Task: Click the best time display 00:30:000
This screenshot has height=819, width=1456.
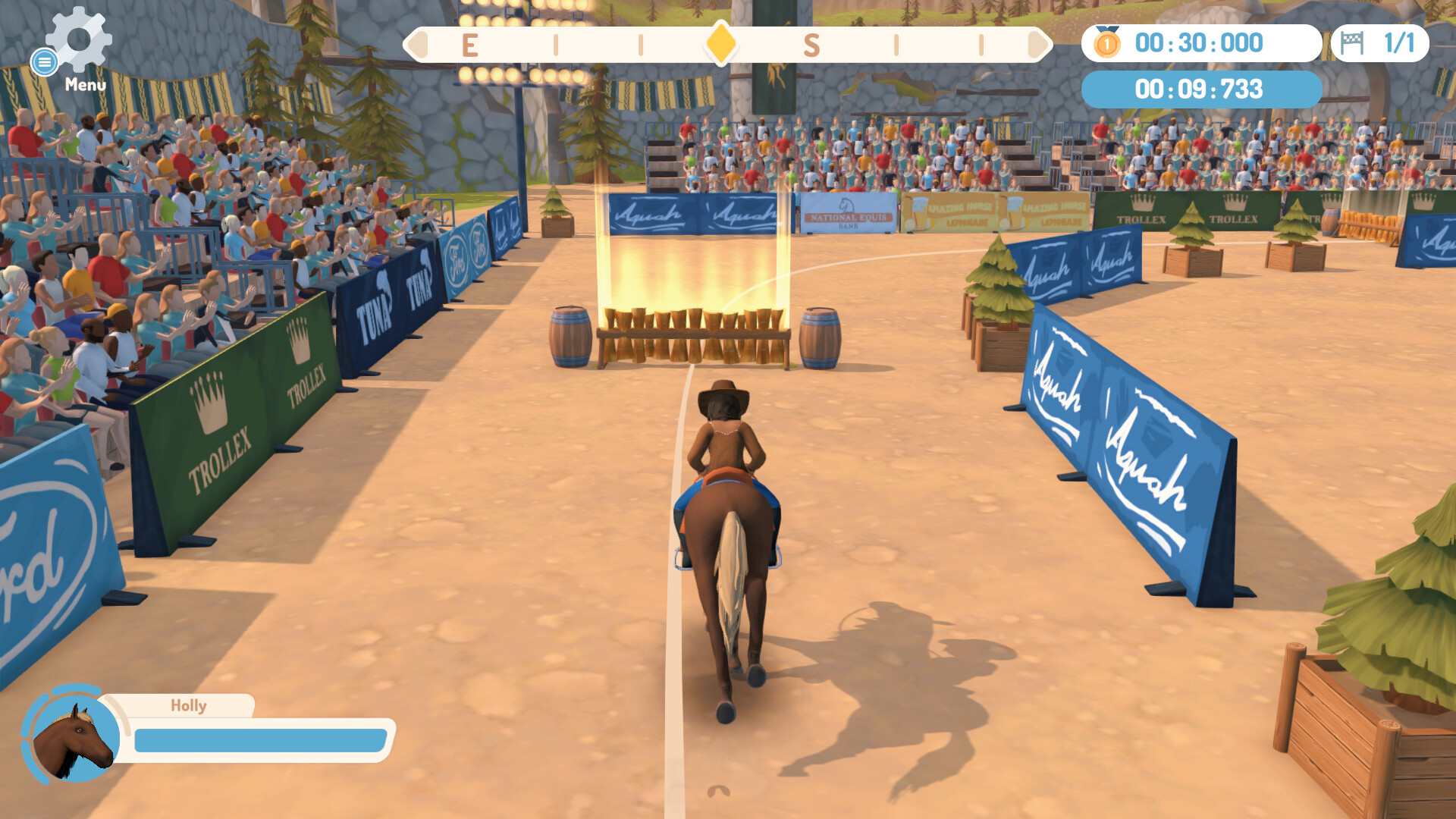Action: click(1198, 43)
